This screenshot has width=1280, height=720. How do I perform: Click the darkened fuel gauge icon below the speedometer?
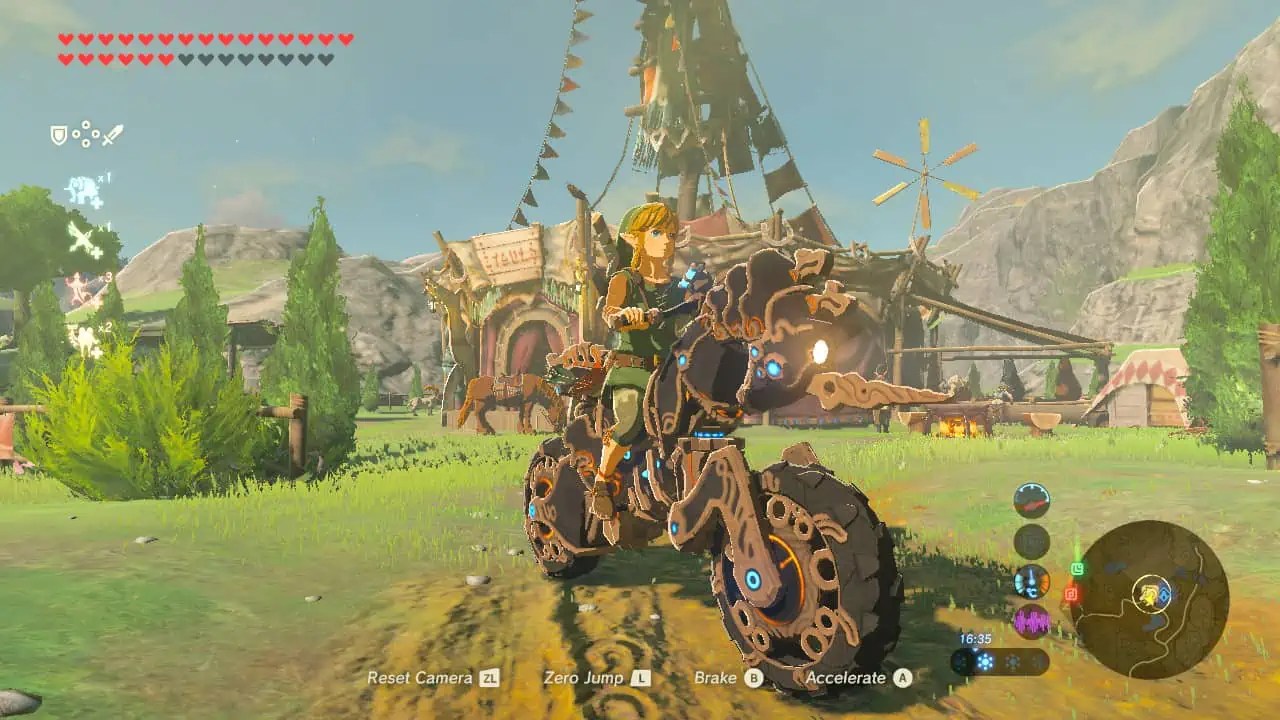[x=1032, y=539]
